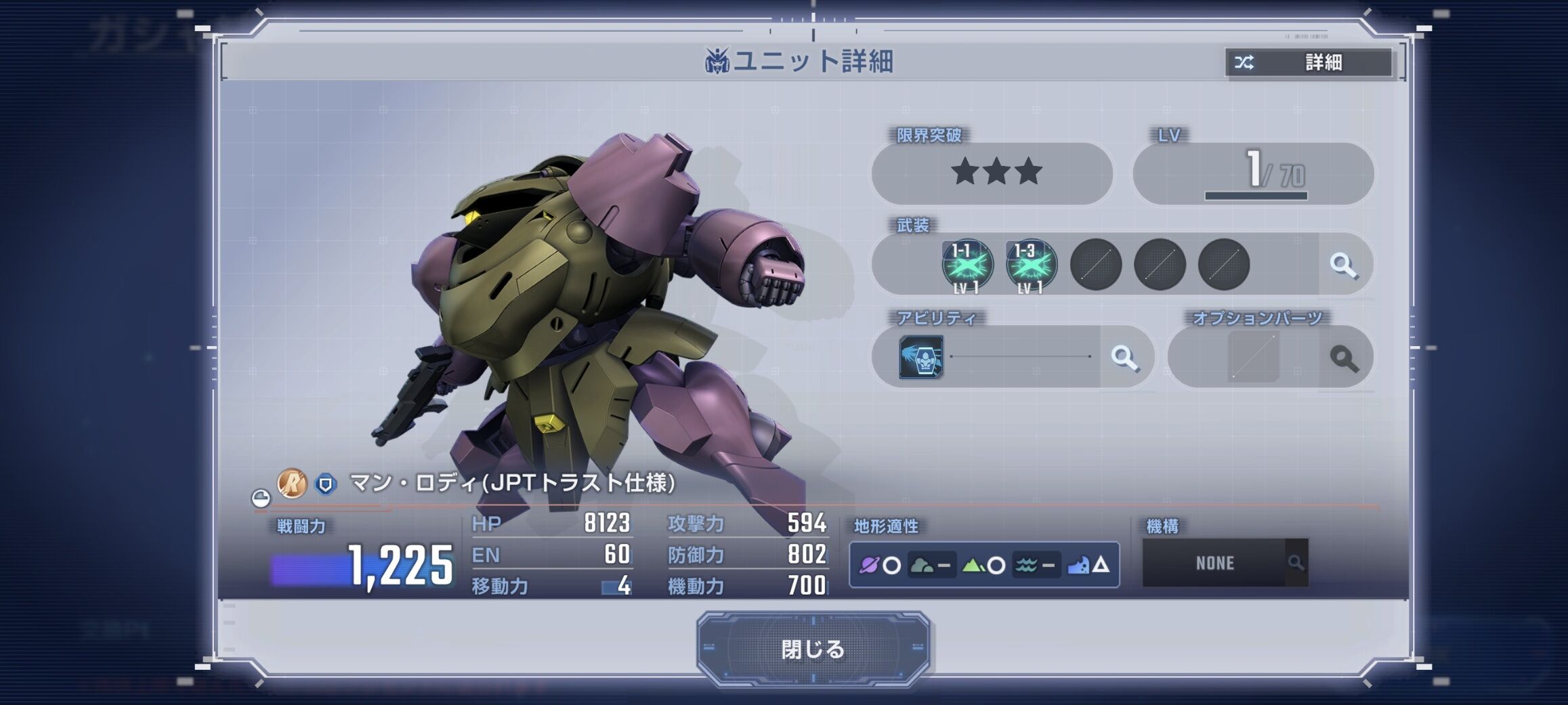
Task: Open the 機構 NONE mechanism panel
Action: pos(1225,563)
